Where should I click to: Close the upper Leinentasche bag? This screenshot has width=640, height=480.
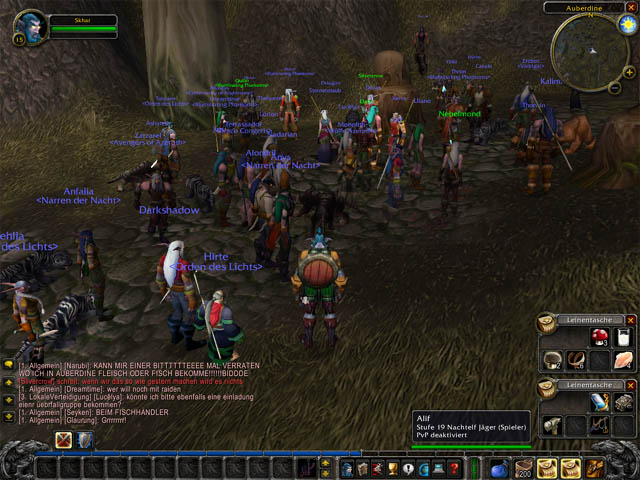630,319
